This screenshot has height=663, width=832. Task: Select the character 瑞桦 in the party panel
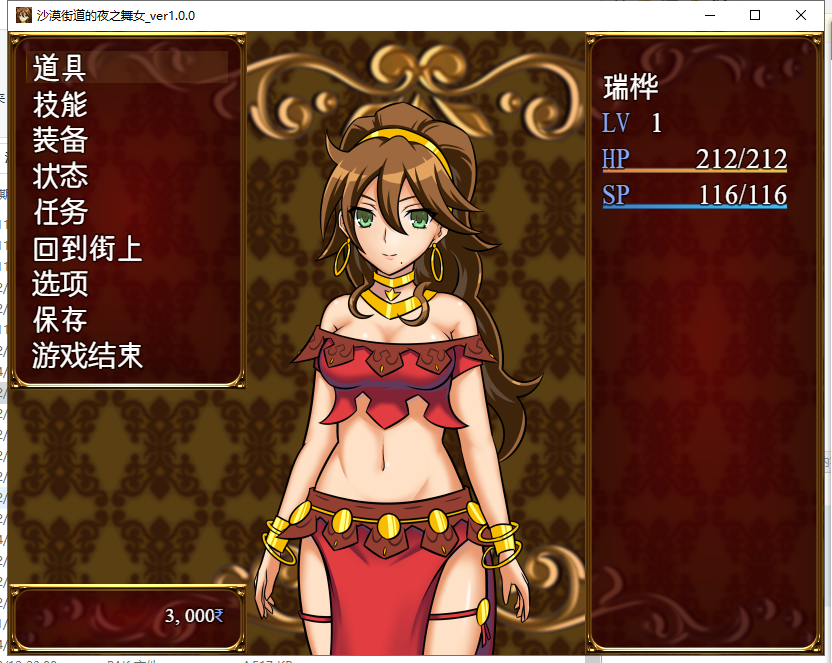click(631, 87)
